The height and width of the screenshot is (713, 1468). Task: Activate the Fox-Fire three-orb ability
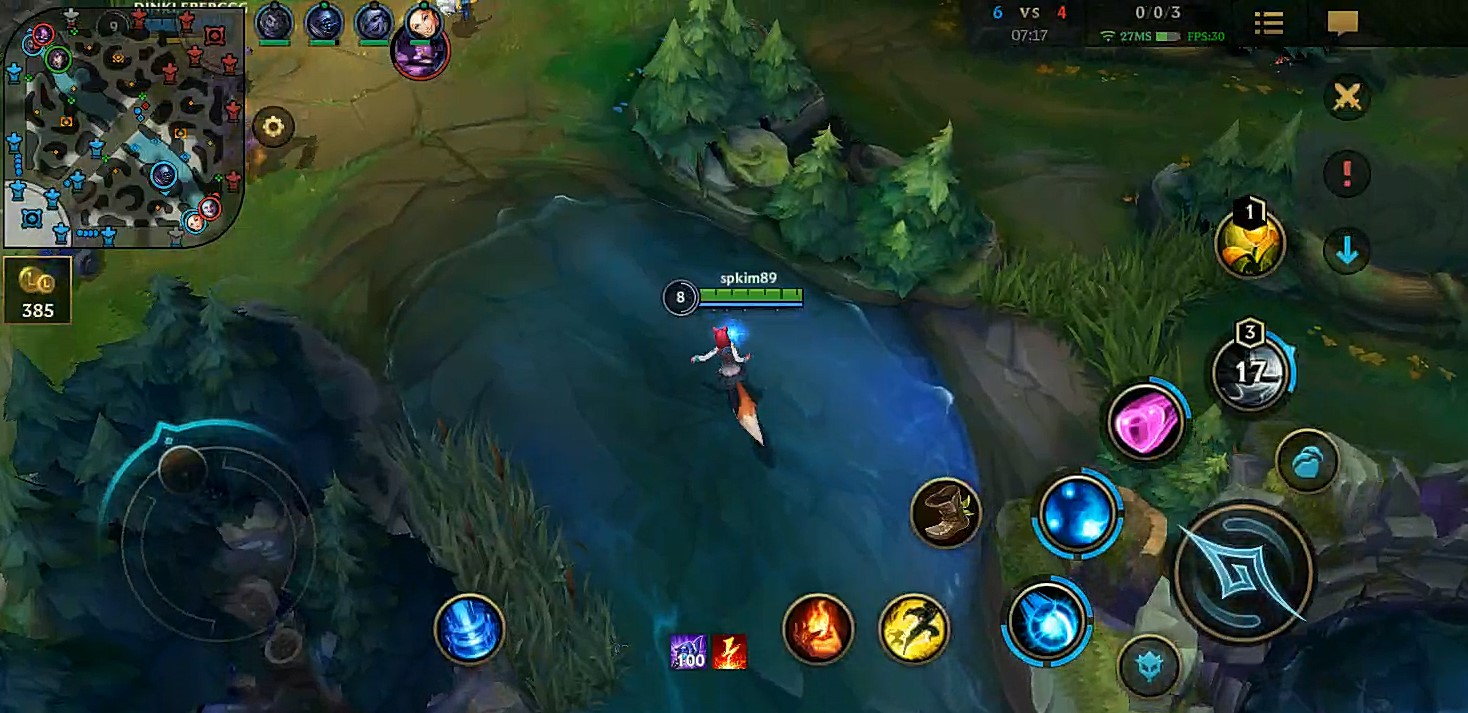click(x=1077, y=513)
